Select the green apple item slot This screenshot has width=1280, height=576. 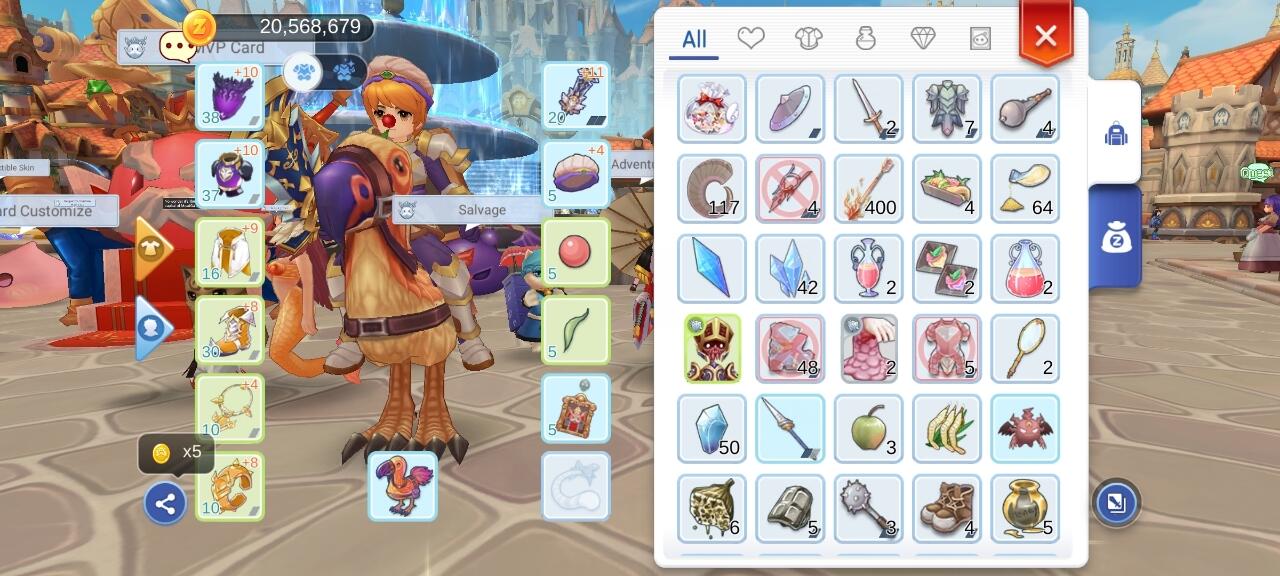pyautogui.click(x=868, y=428)
